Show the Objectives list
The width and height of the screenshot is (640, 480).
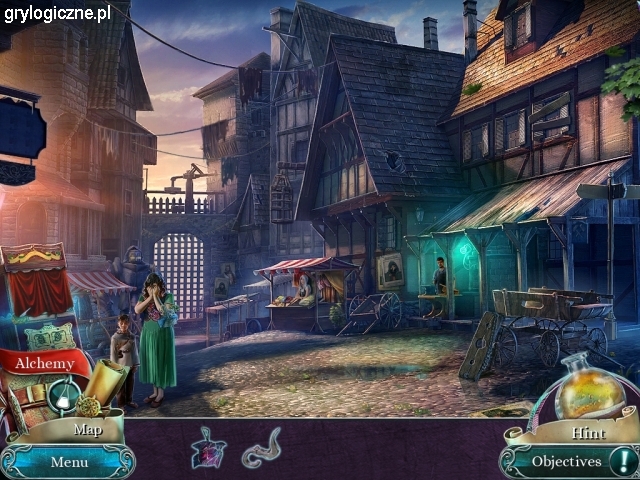pos(566,461)
